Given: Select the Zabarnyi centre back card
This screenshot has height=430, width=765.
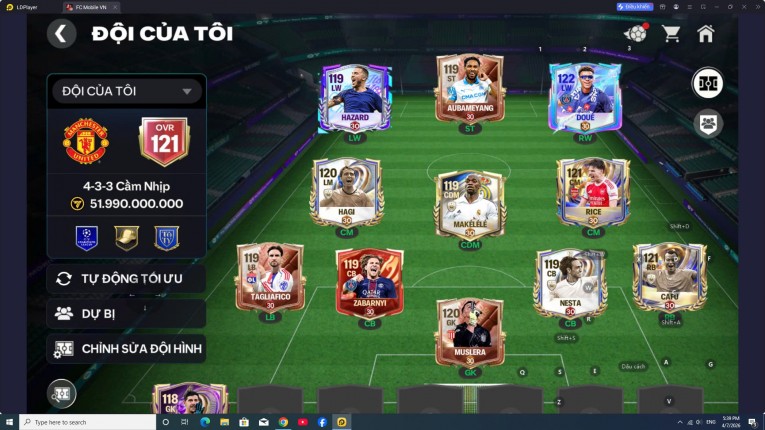Looking at the screenshot, I should pos(369,283).
